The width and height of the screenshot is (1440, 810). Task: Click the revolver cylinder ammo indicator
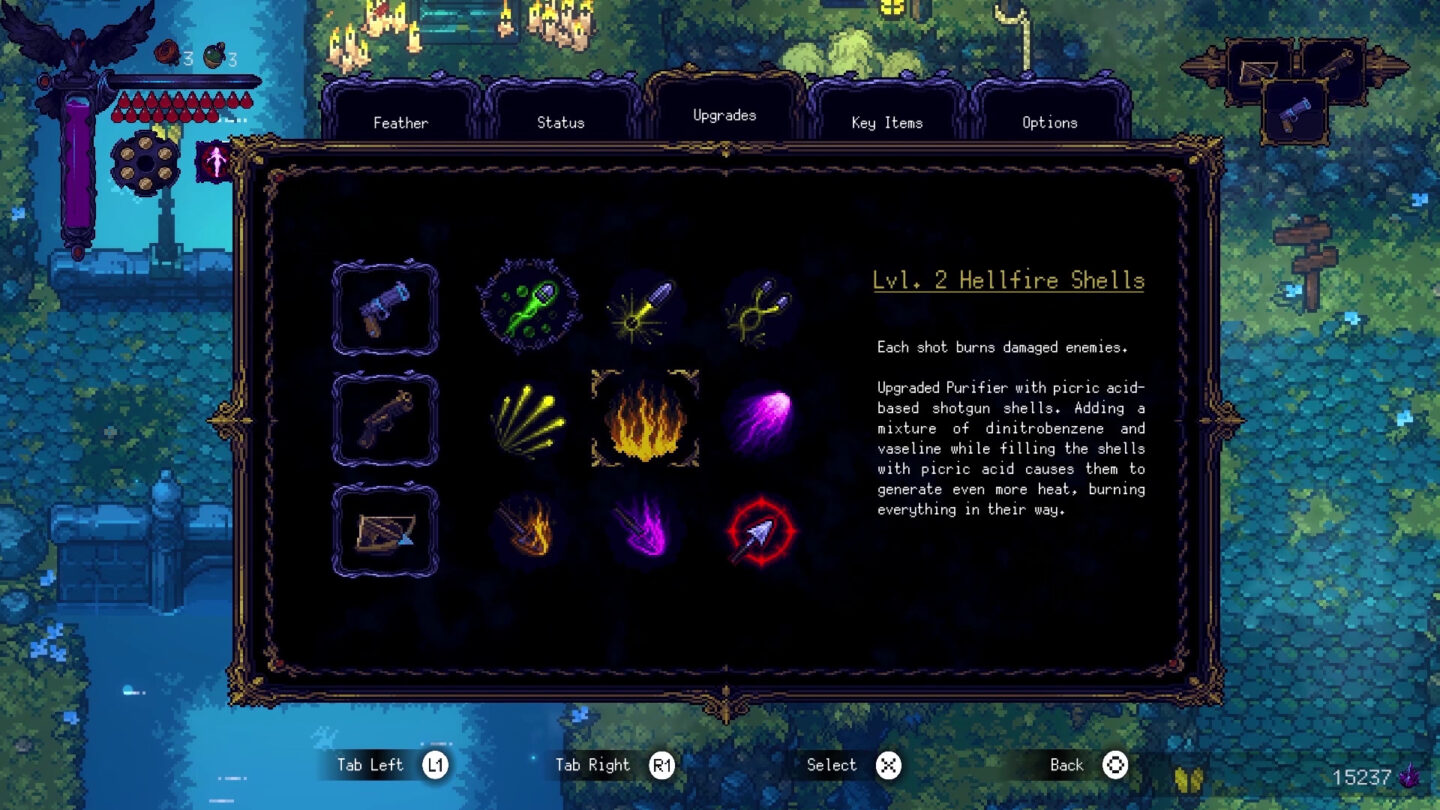(x=146, y=160)
